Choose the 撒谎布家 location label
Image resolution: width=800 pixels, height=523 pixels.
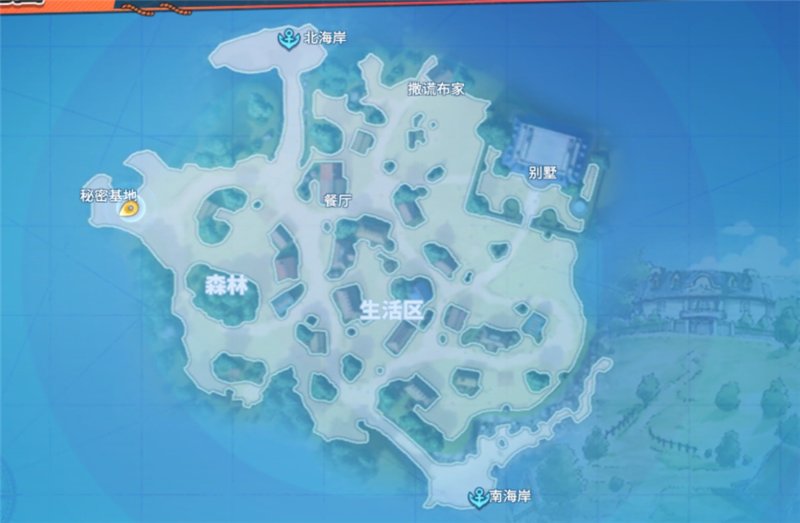[436, 89]
